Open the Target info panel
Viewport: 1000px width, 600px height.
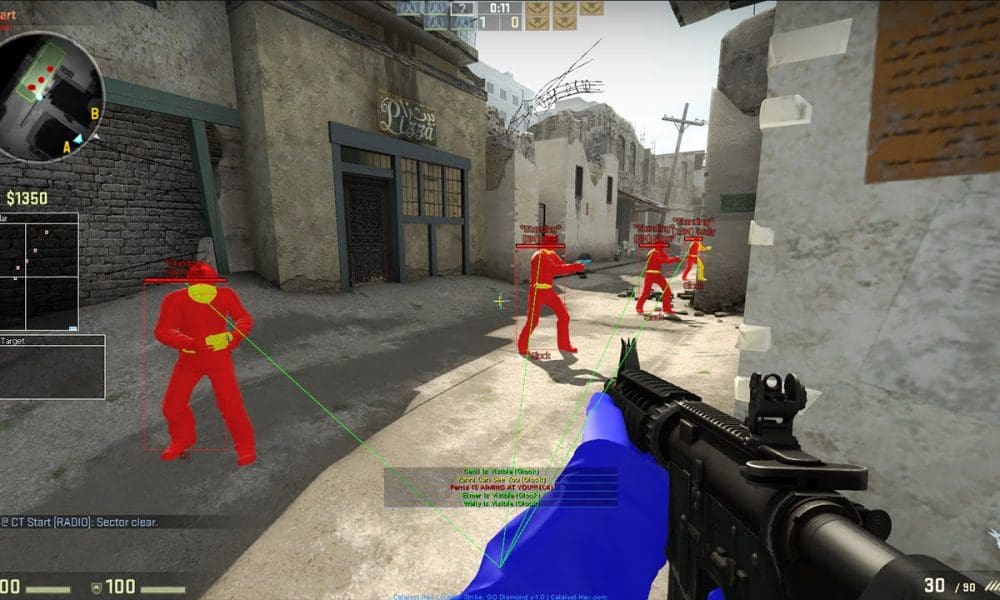coord(52,366)
